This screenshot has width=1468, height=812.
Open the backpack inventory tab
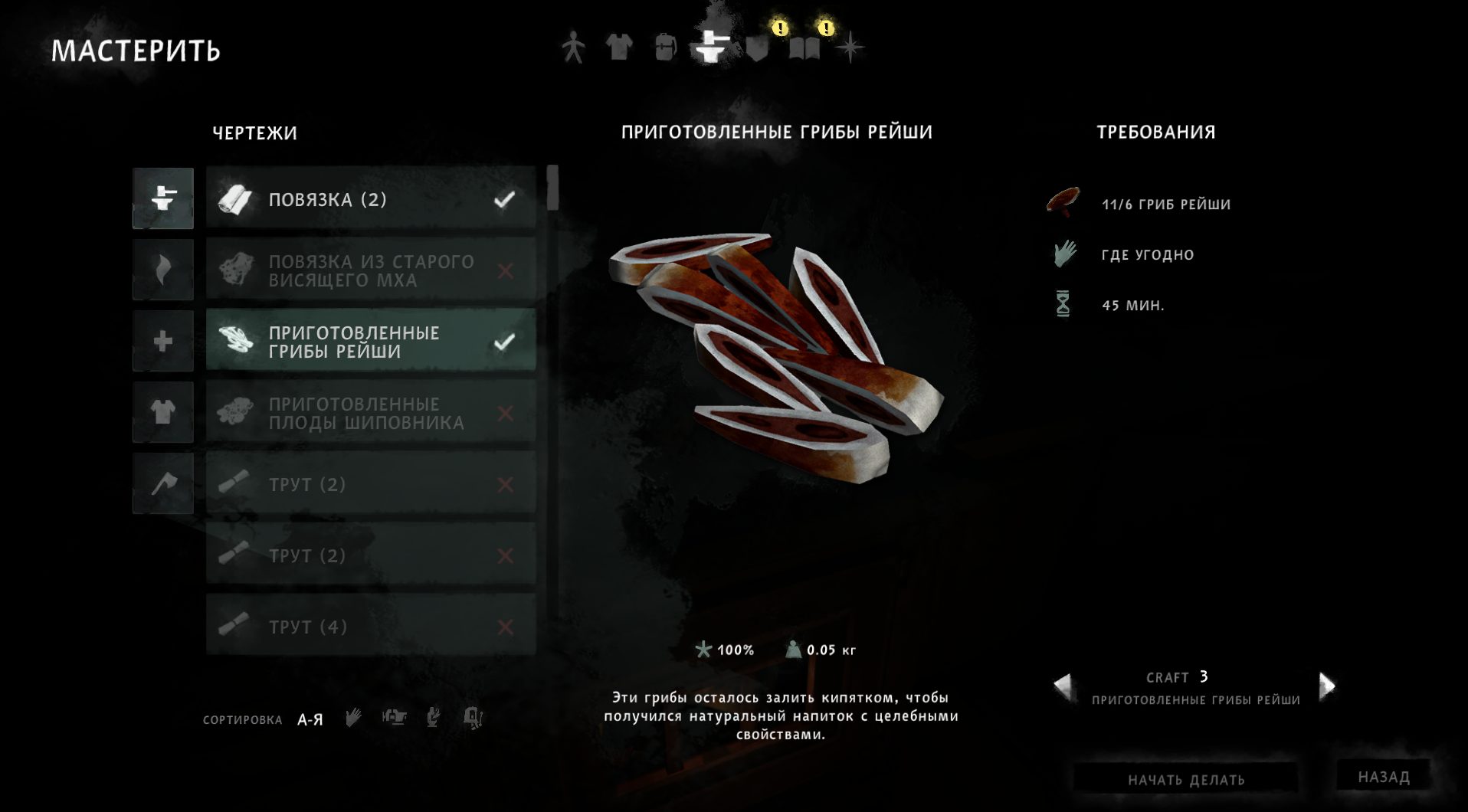(x=665, y=47)
